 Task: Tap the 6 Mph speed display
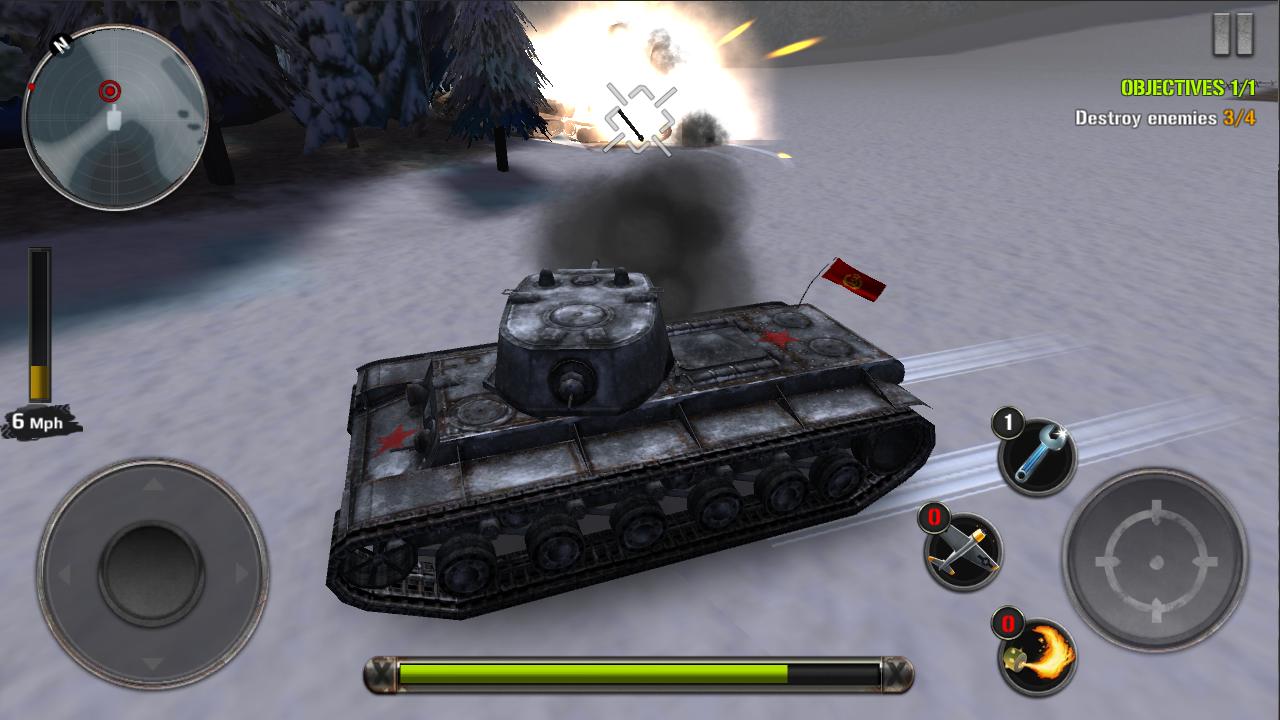tap(38, 420)
